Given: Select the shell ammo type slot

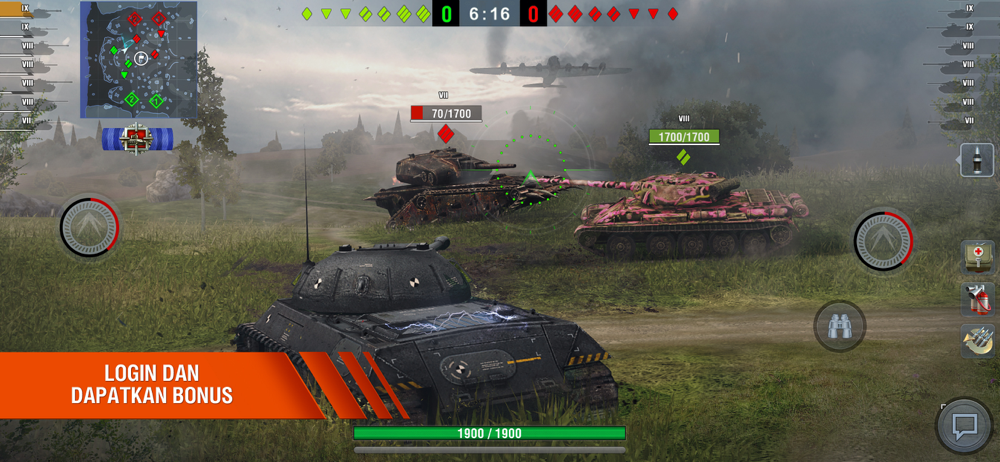Looking at the screenshot, I should 976,160.
